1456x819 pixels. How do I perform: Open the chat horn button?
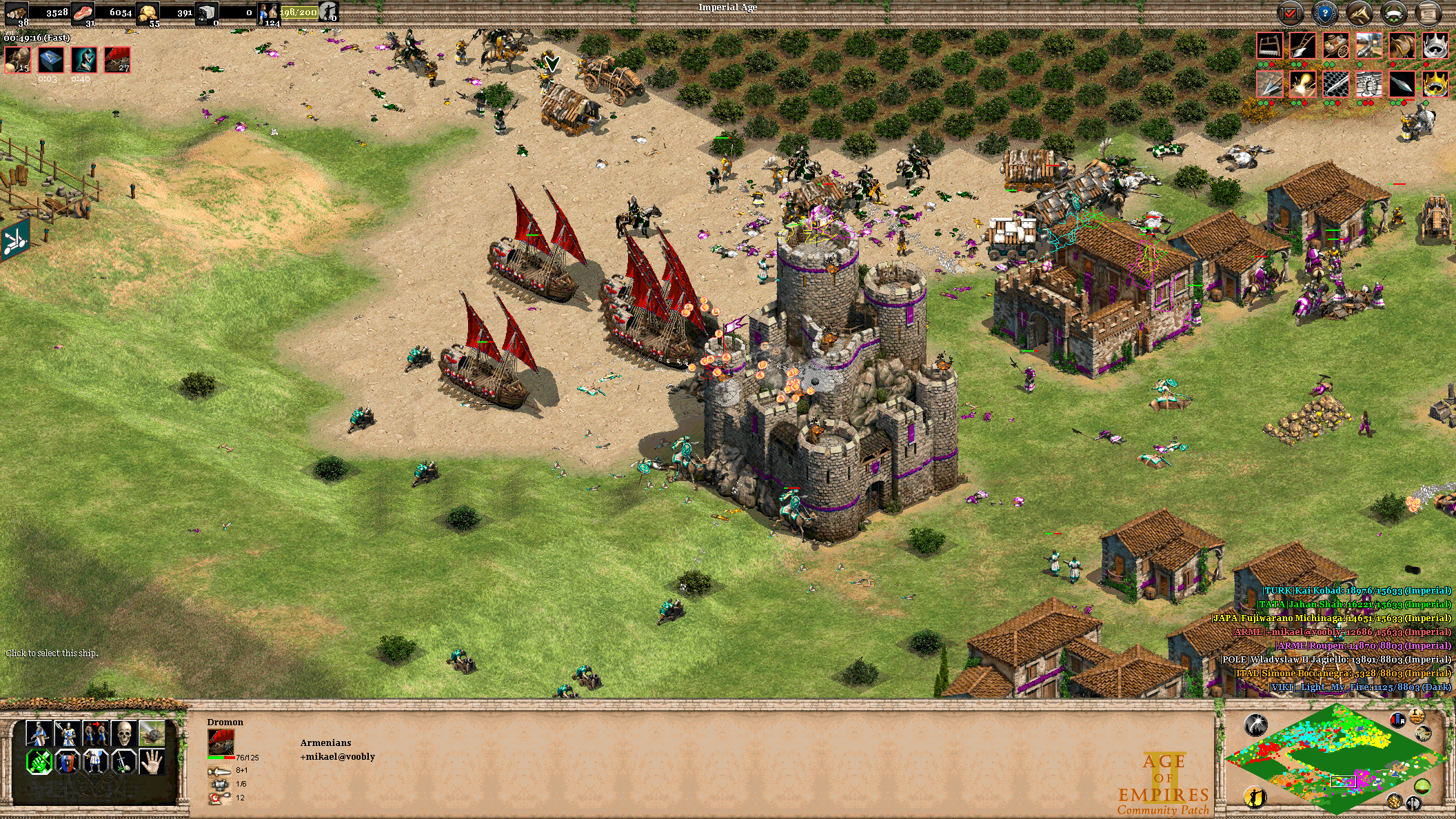point(1359,12)
